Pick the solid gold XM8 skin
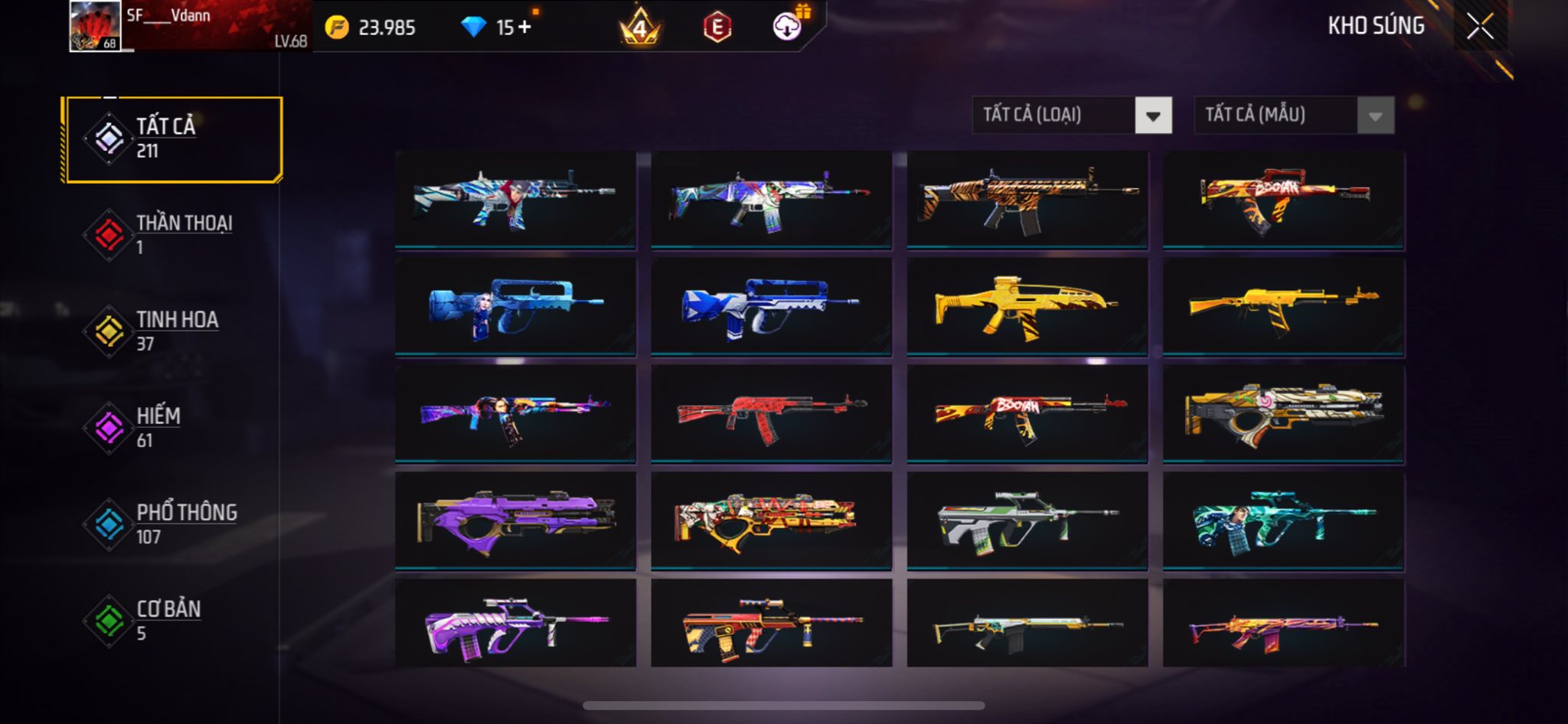1568x724 pixels. click(x=1027, y=306)
